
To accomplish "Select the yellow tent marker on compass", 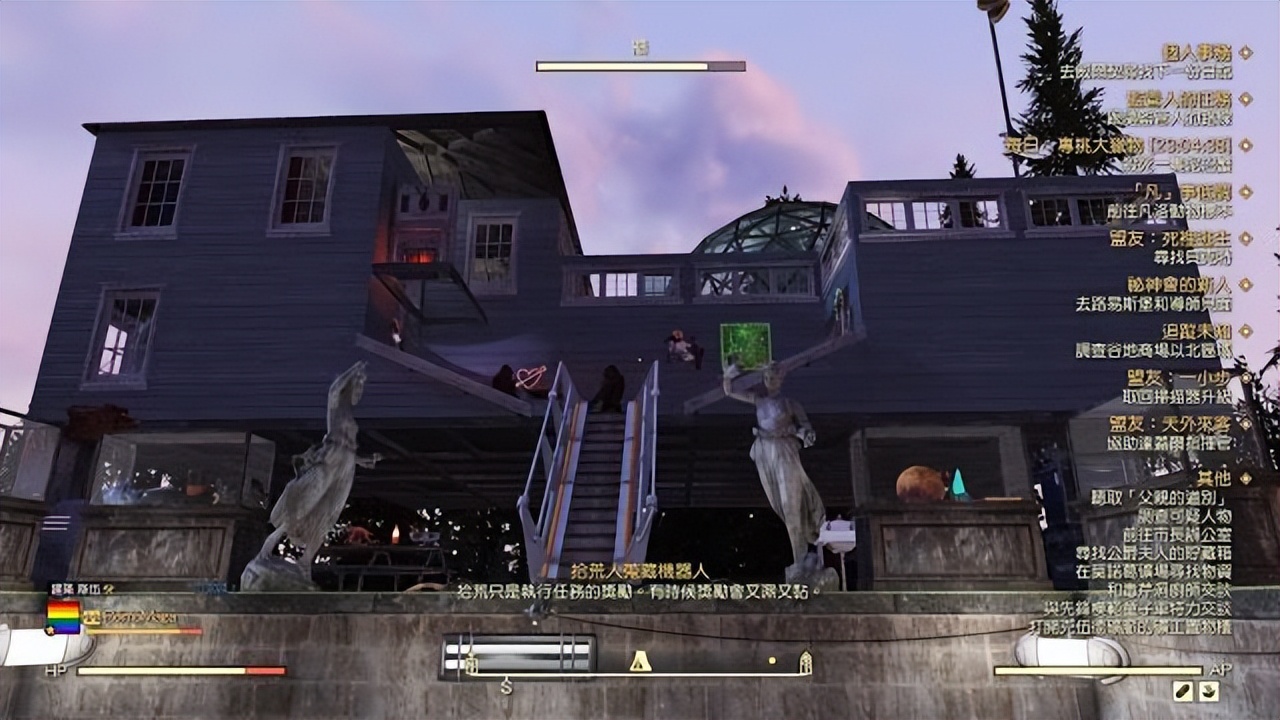I will tap(640, 661).
